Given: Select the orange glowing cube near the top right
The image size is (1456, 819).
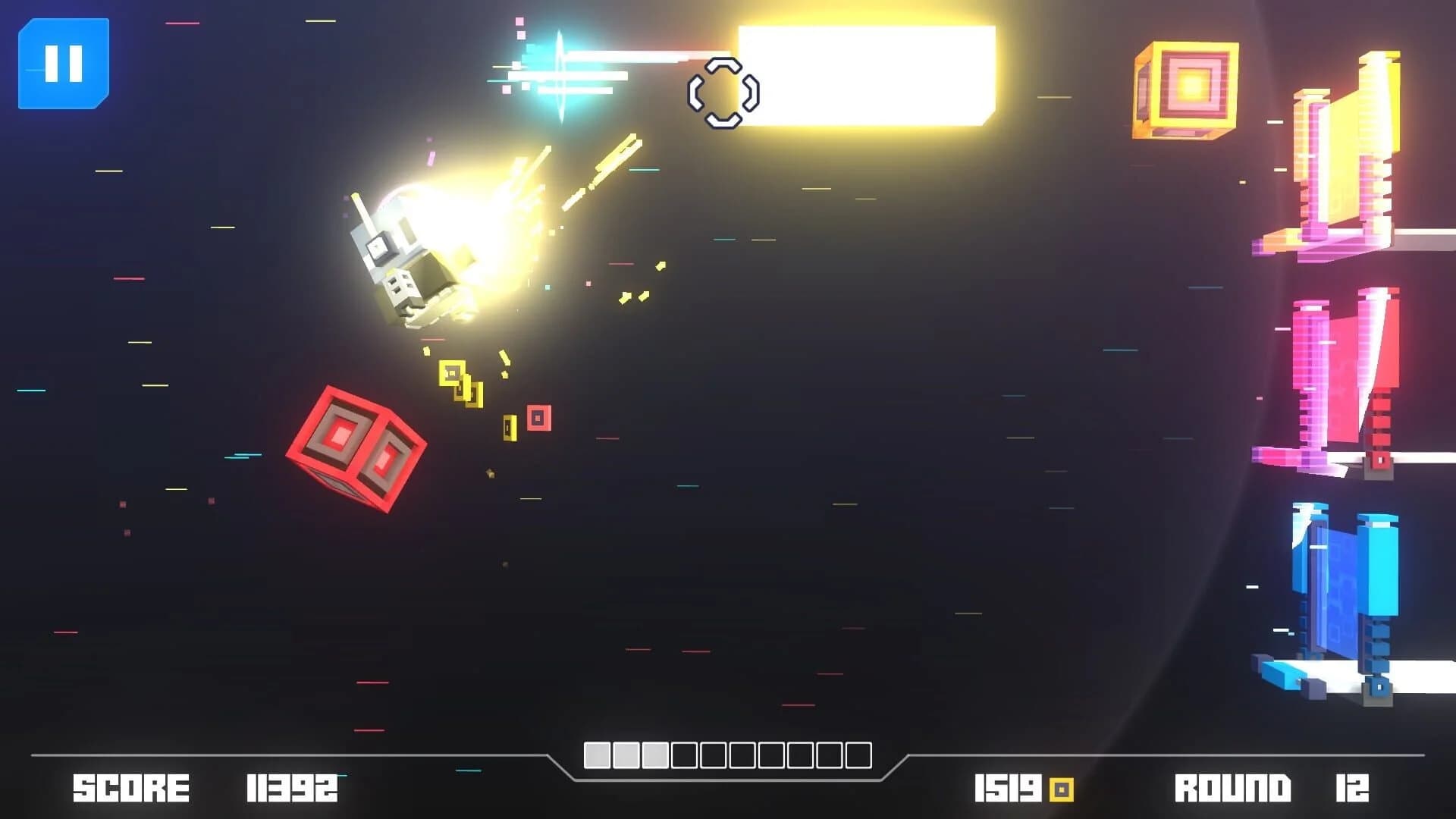Looking at the screenshot, I should (1186, 89).
